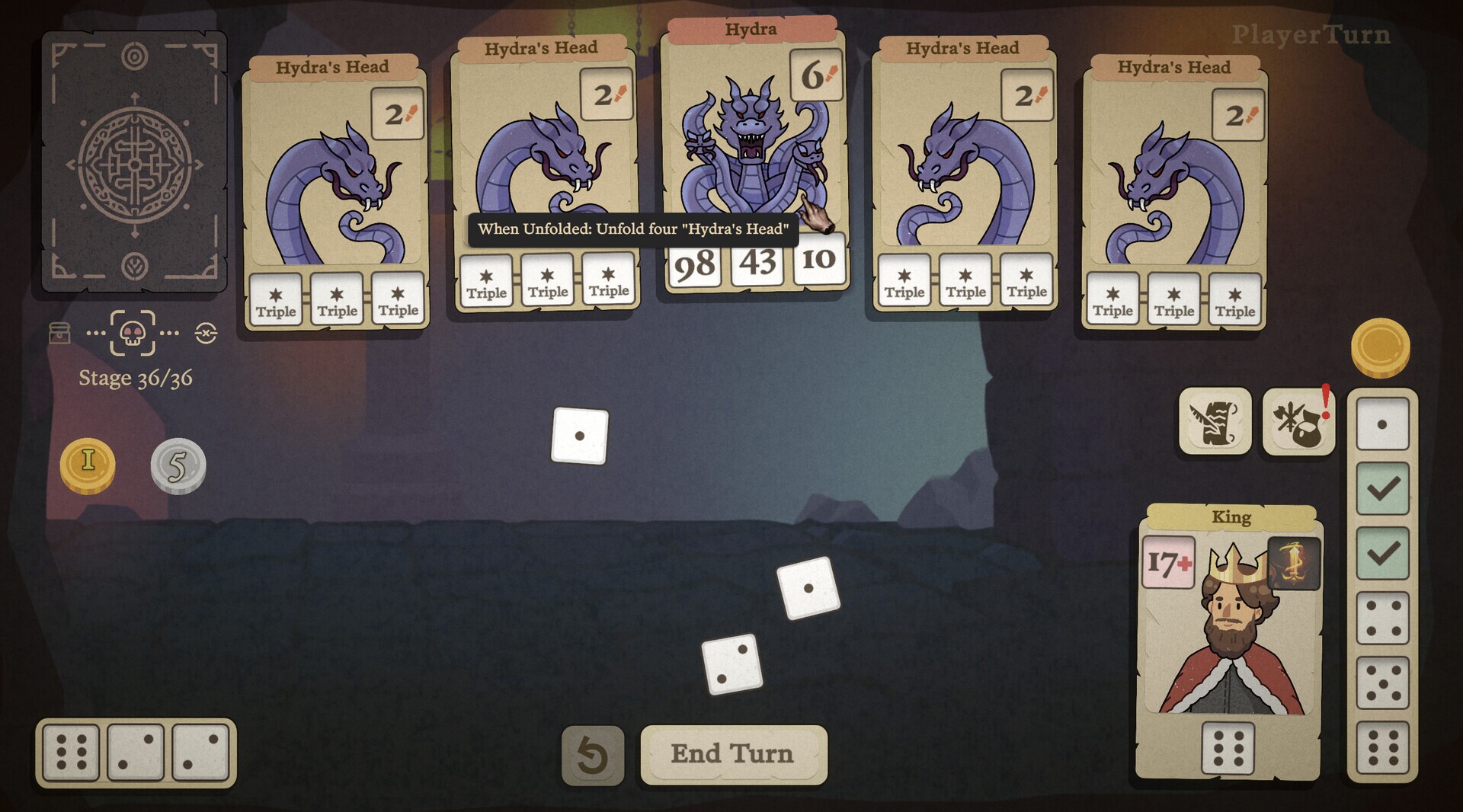
Task: Open the quill-and-scroll battle log icon
Action: tap(1215, 420)
